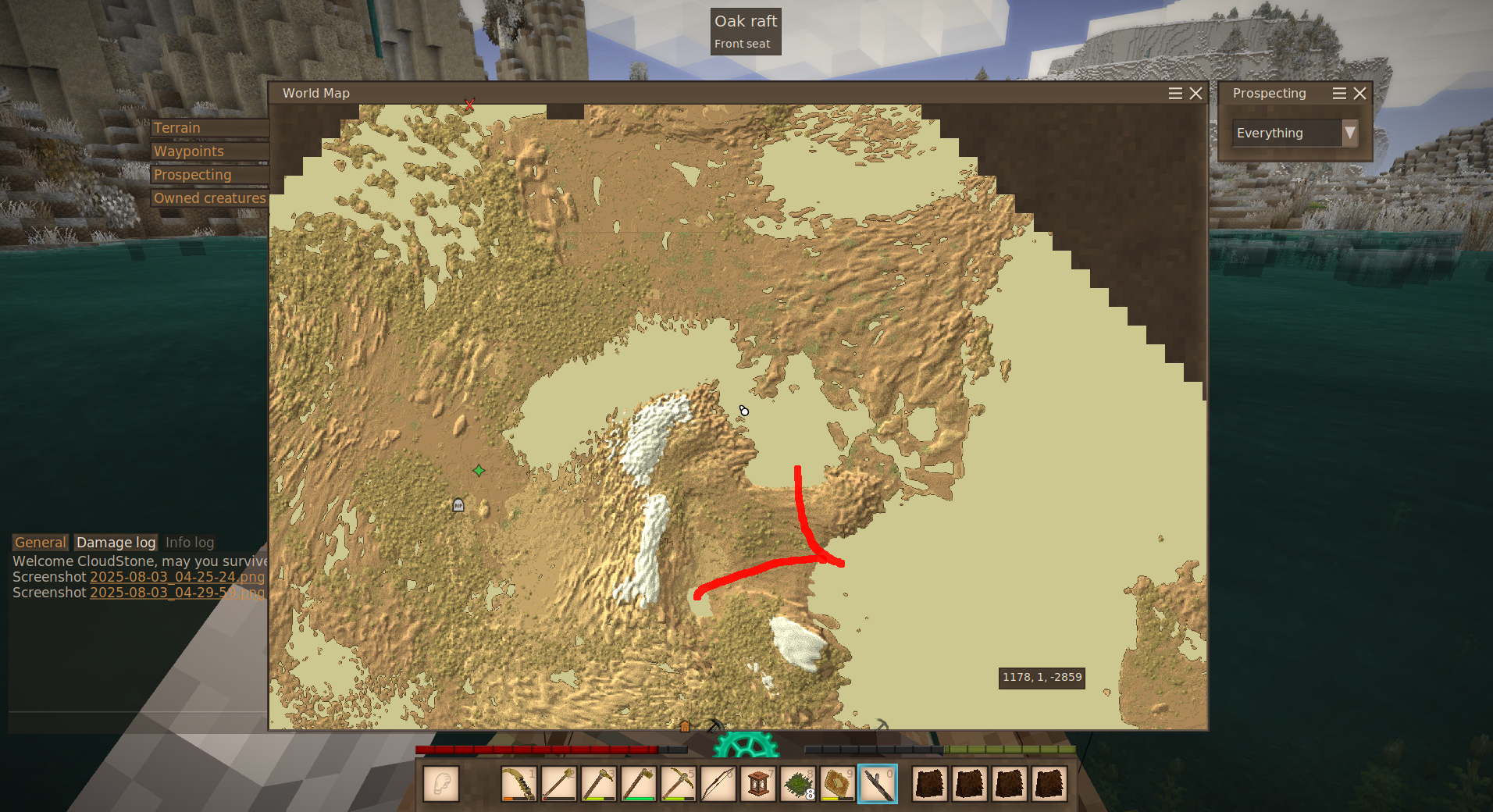The width and height of the screenshot is (1493, 812).
Task: Expand the Everything dropdown filter
Action: pos(1349,133)
